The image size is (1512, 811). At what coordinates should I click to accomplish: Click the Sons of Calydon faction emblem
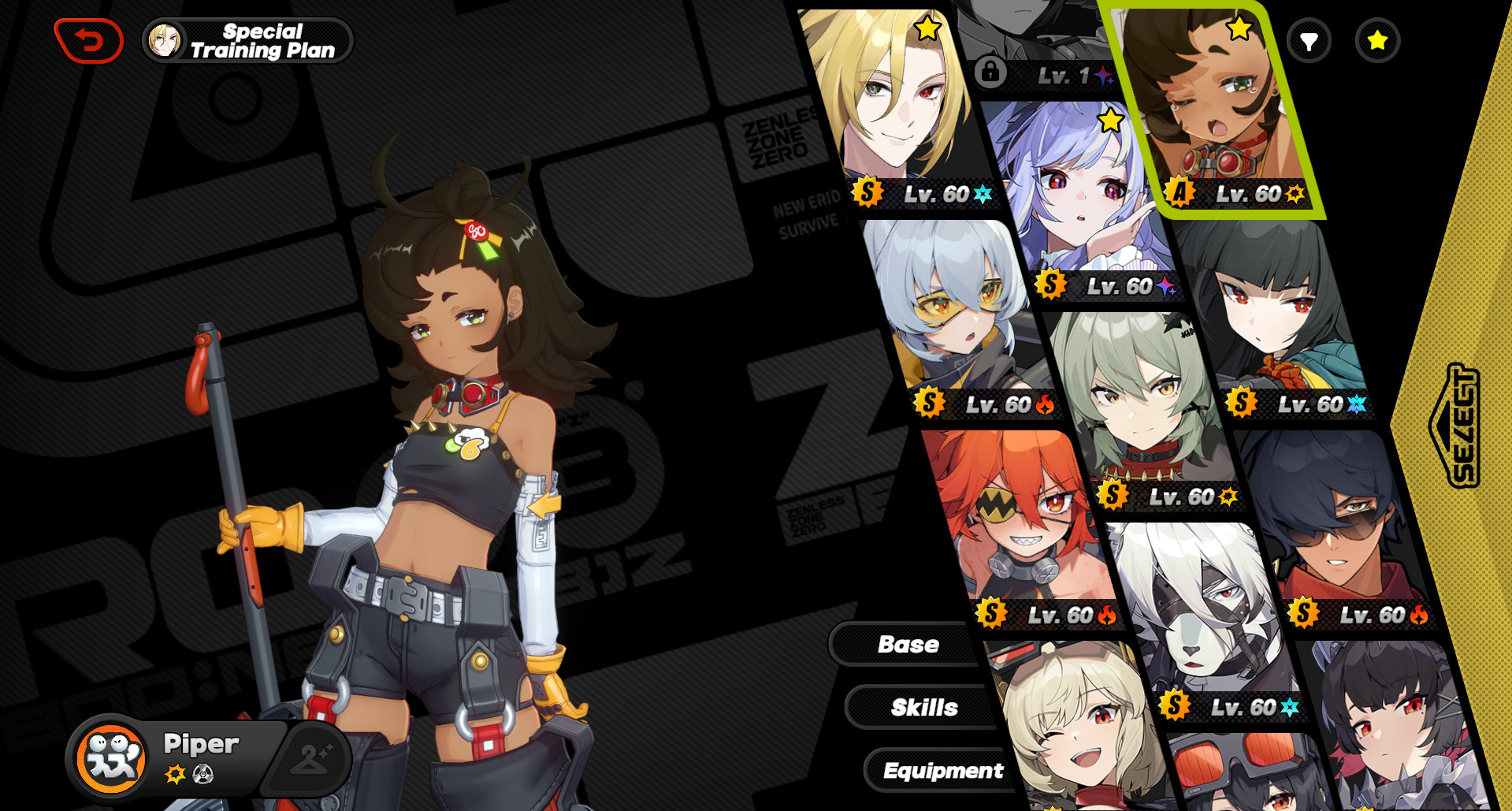[x=110, y=761]
